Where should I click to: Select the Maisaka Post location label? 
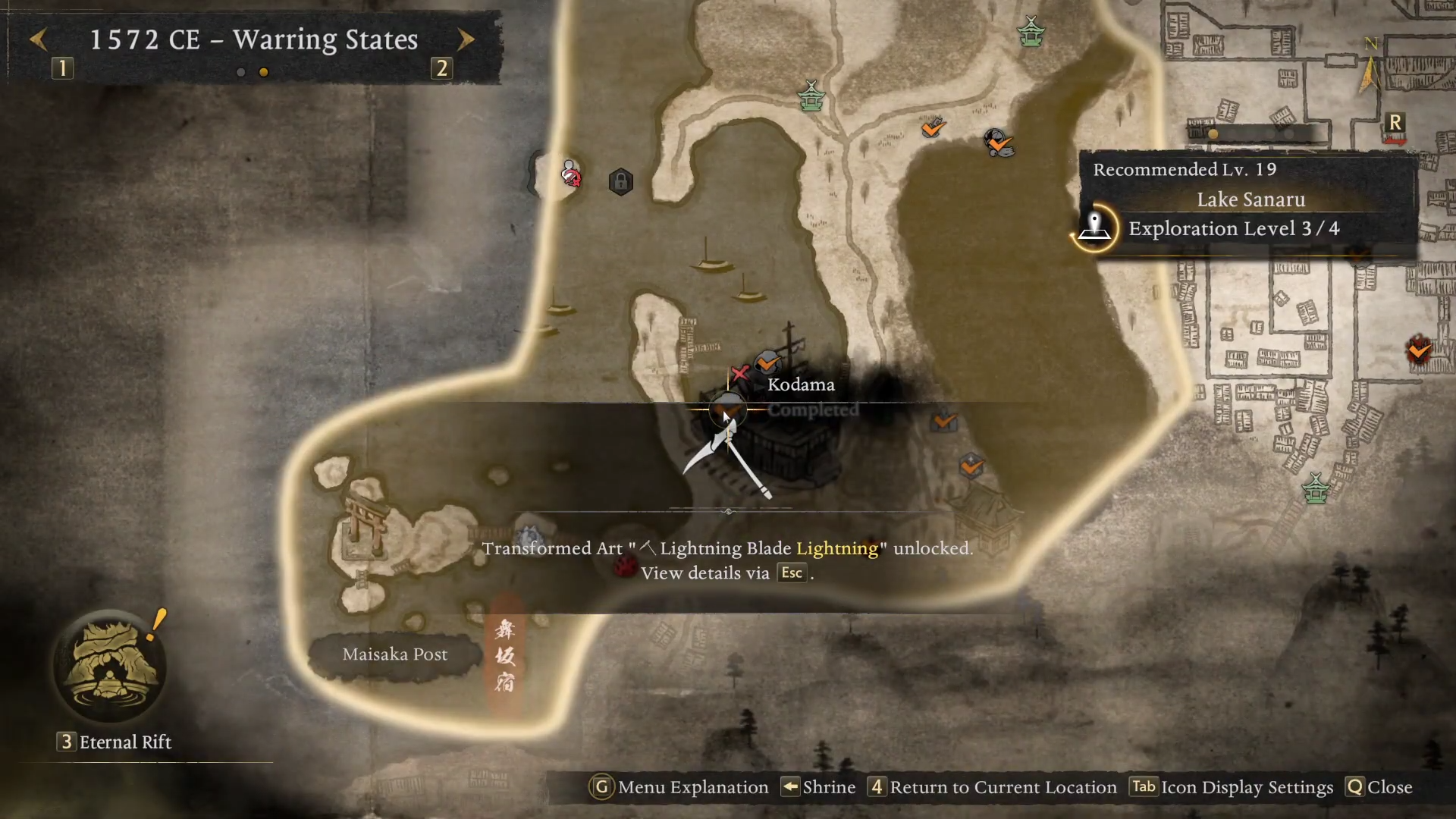coord(394,654)
